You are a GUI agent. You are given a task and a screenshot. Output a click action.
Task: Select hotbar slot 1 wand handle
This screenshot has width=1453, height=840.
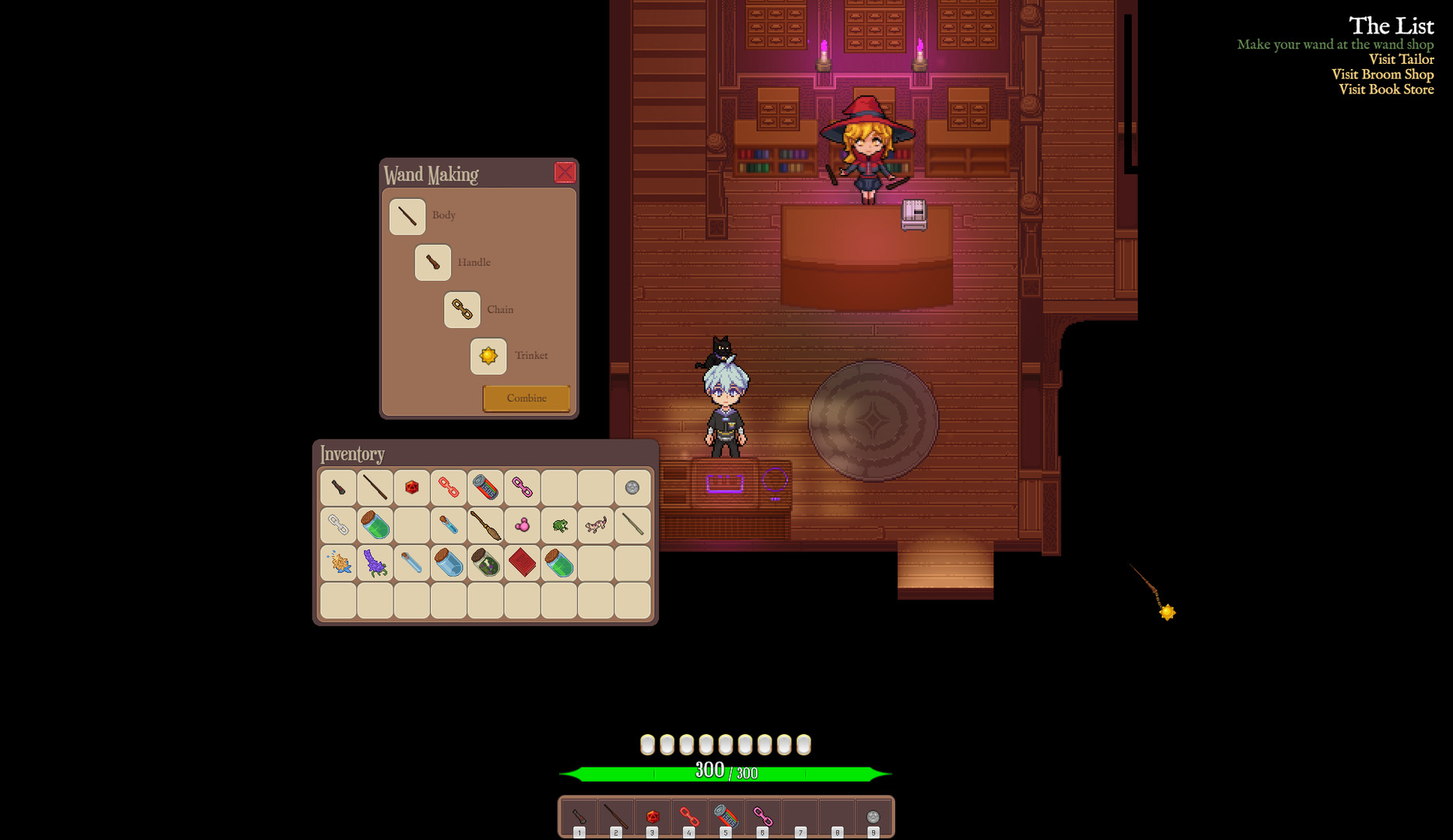(x=579, y=817)
